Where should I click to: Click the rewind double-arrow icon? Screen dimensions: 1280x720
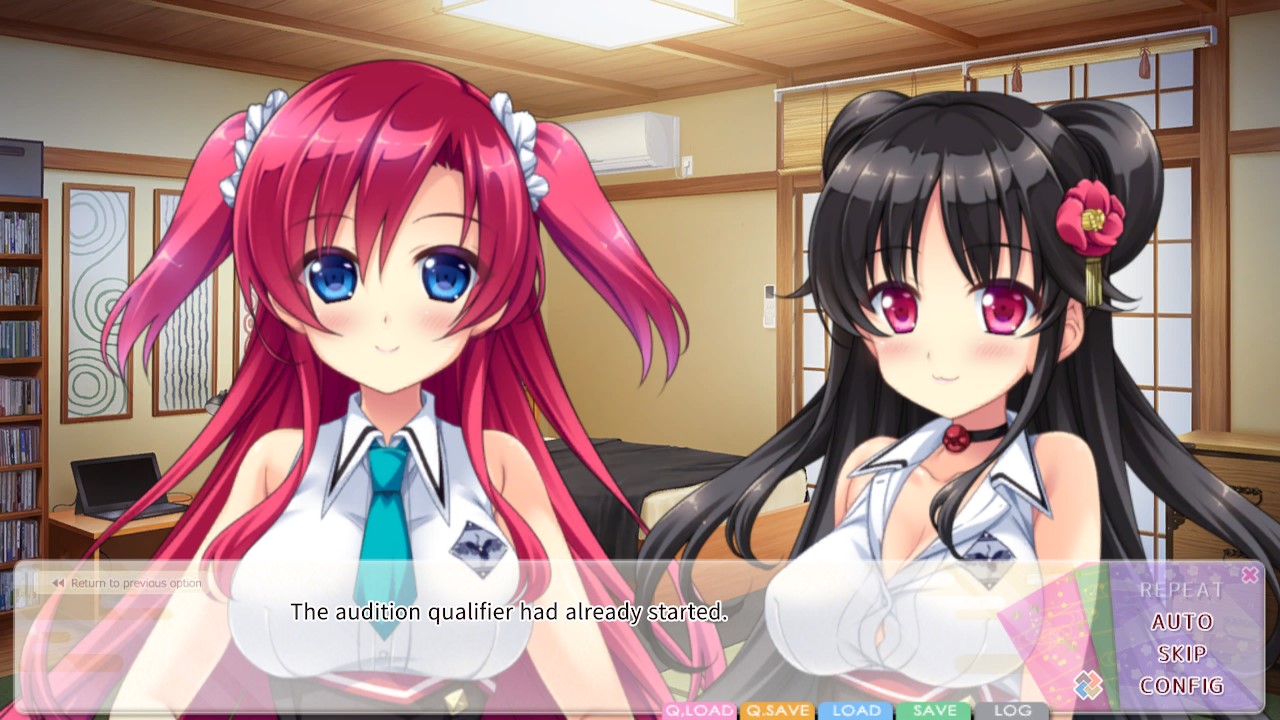(x=57, y=582)
